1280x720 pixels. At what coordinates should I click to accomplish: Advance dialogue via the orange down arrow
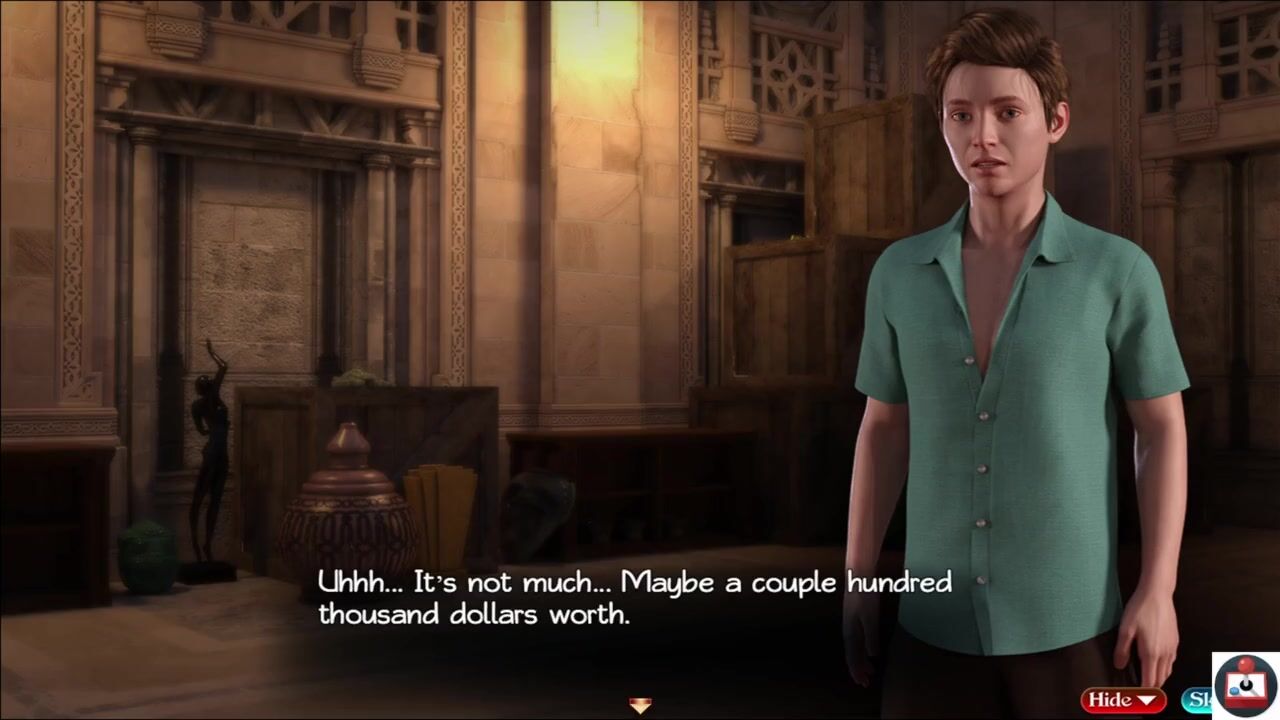[x=640, y=706]
